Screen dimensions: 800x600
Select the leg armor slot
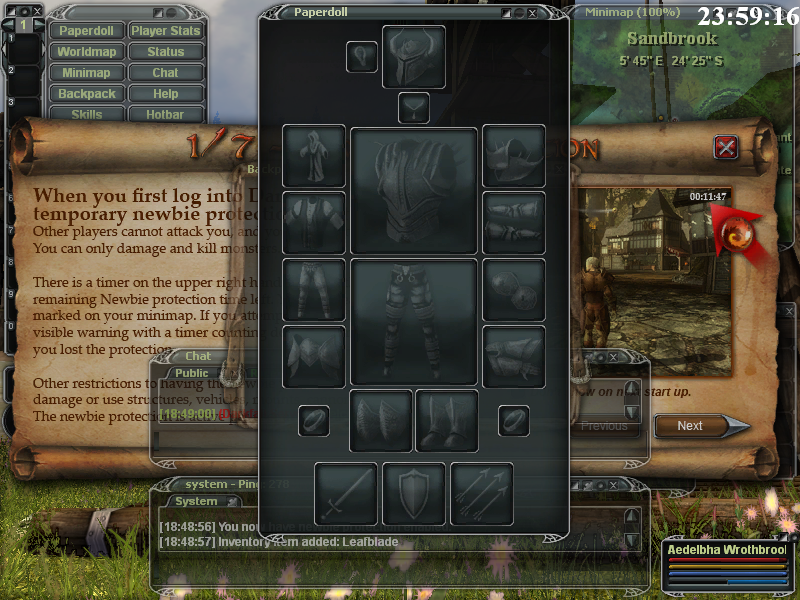click(413, 322)
